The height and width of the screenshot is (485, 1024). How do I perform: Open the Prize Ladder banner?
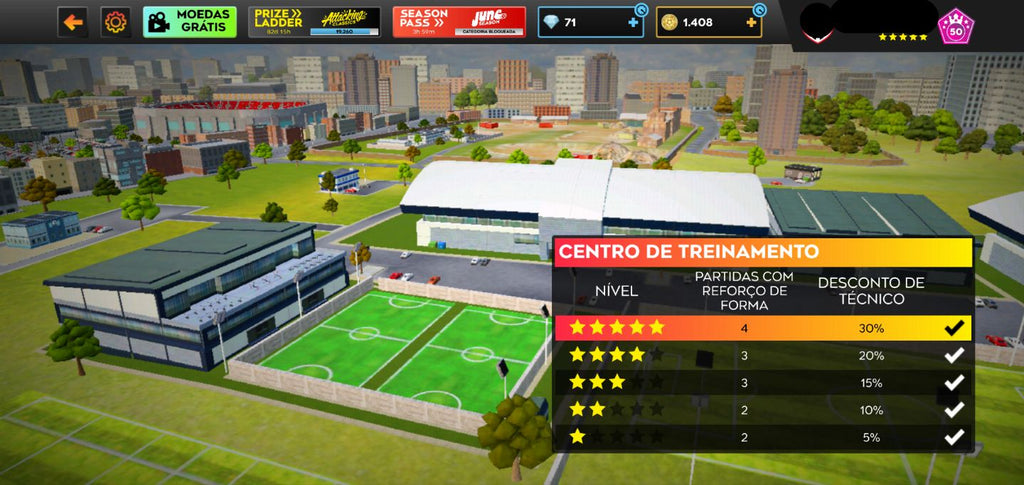(315, 21)
